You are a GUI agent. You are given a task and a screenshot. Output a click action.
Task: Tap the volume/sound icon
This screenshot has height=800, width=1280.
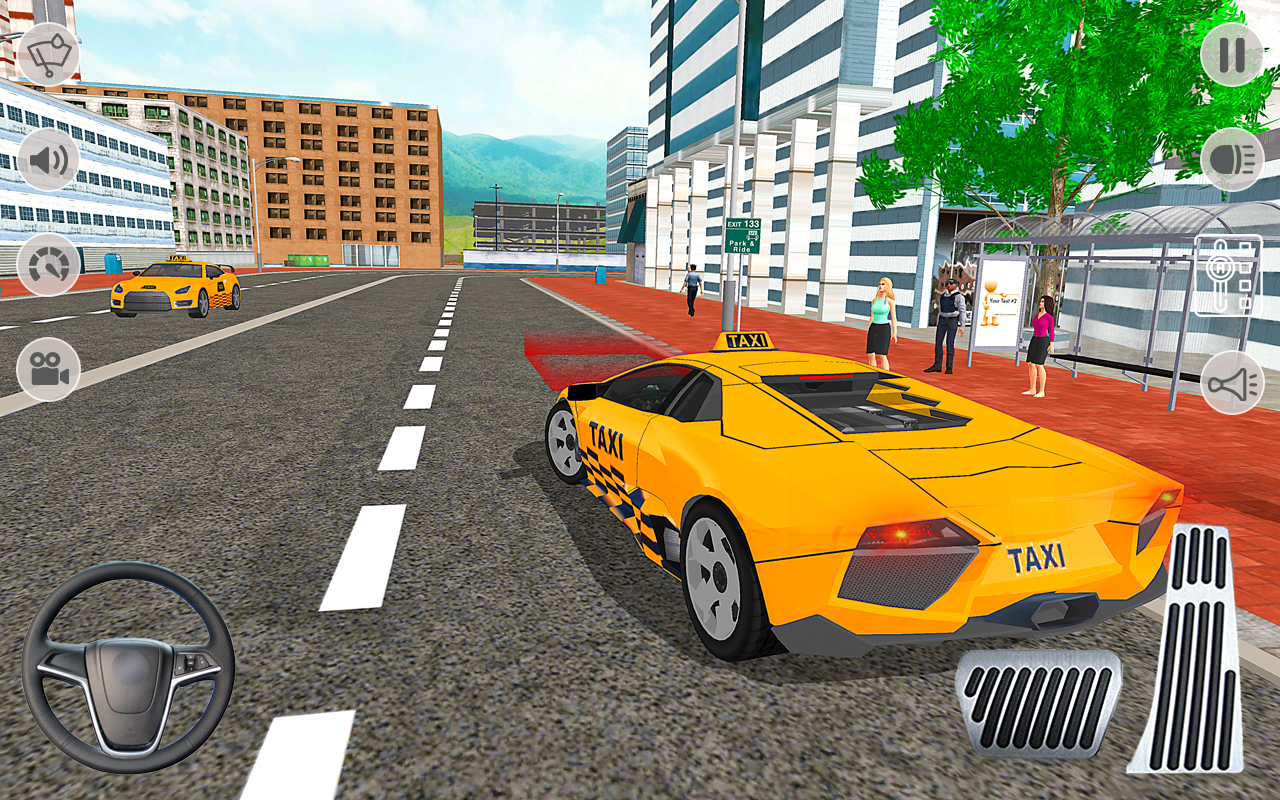[48, 160]
